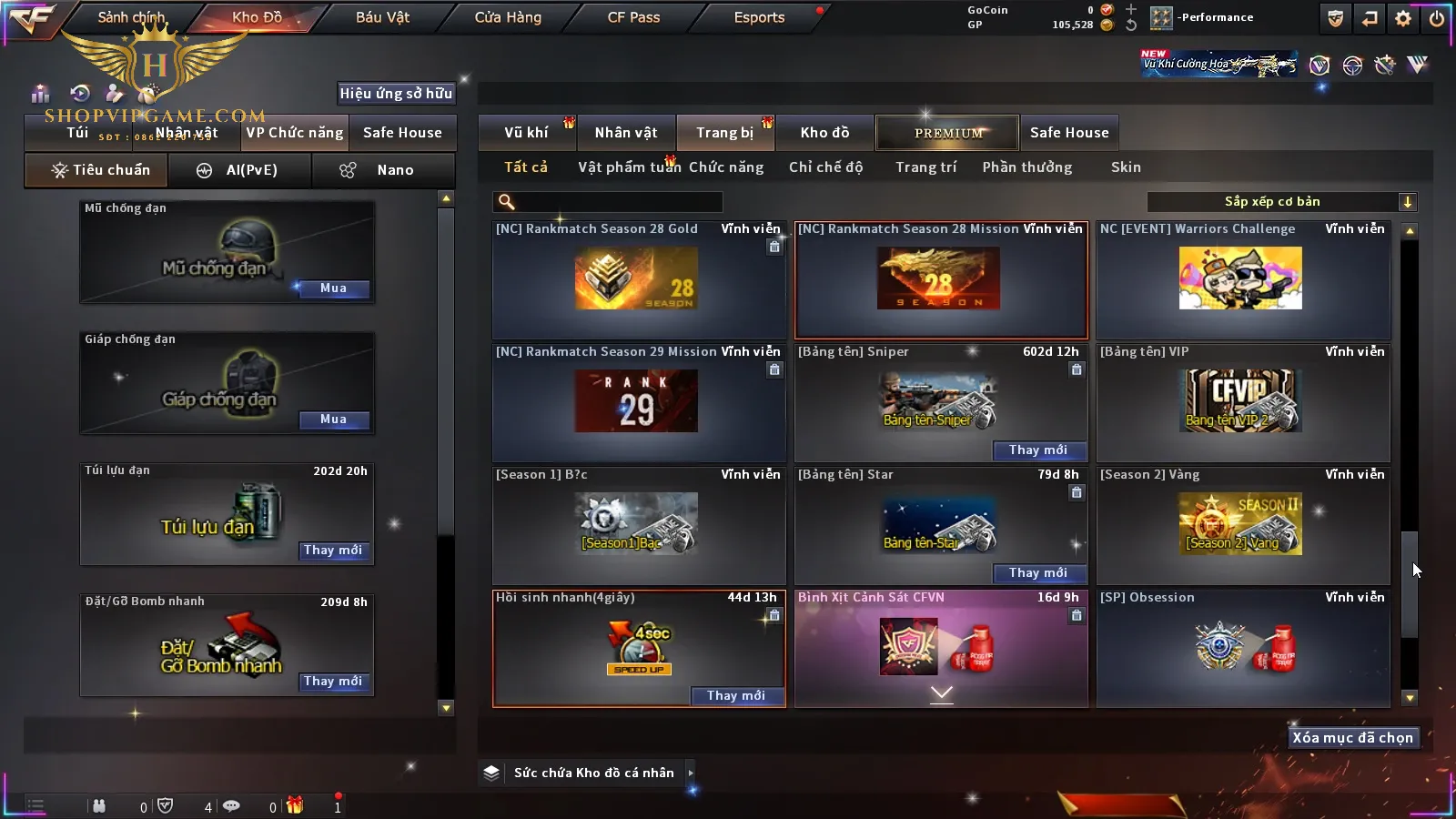This screenshot has width=1456, height=819.
Task: Open the CF Pass menu
Action: pyautogui.click(x=633, y=17)
